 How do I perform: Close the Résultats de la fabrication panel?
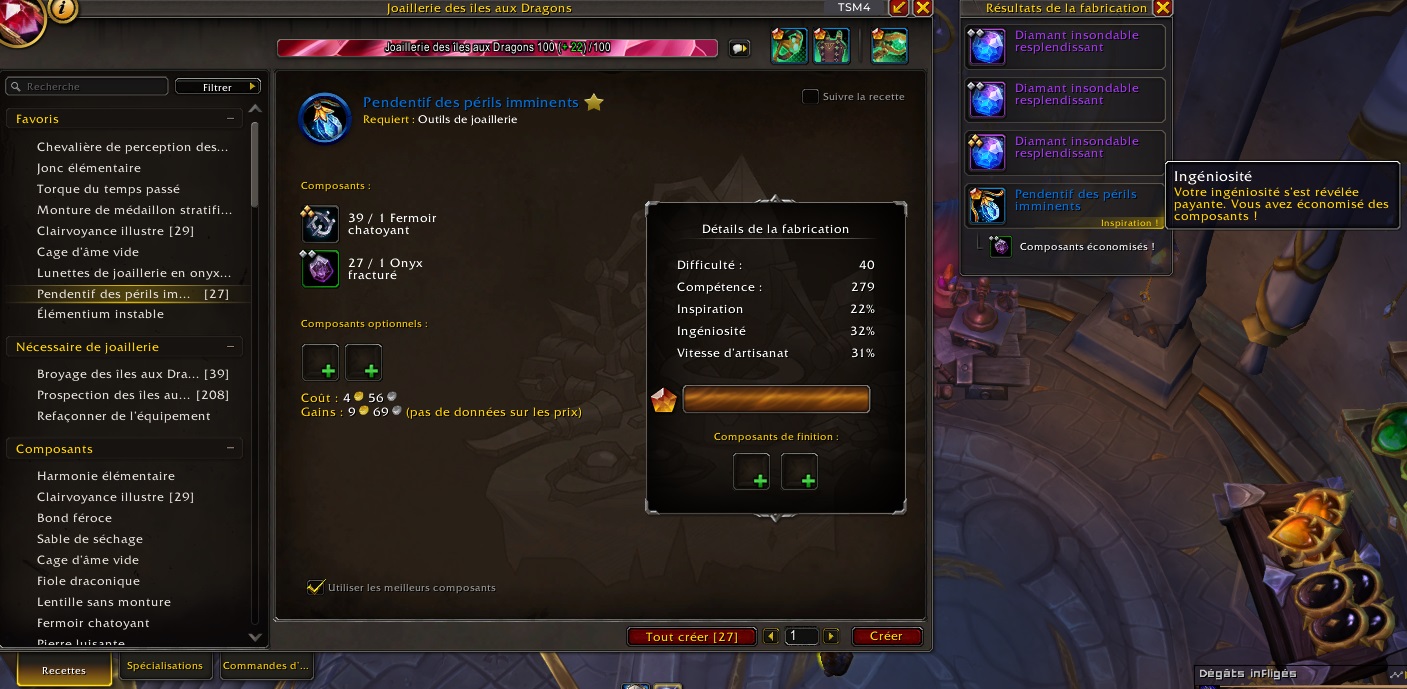coord(1162,8)
